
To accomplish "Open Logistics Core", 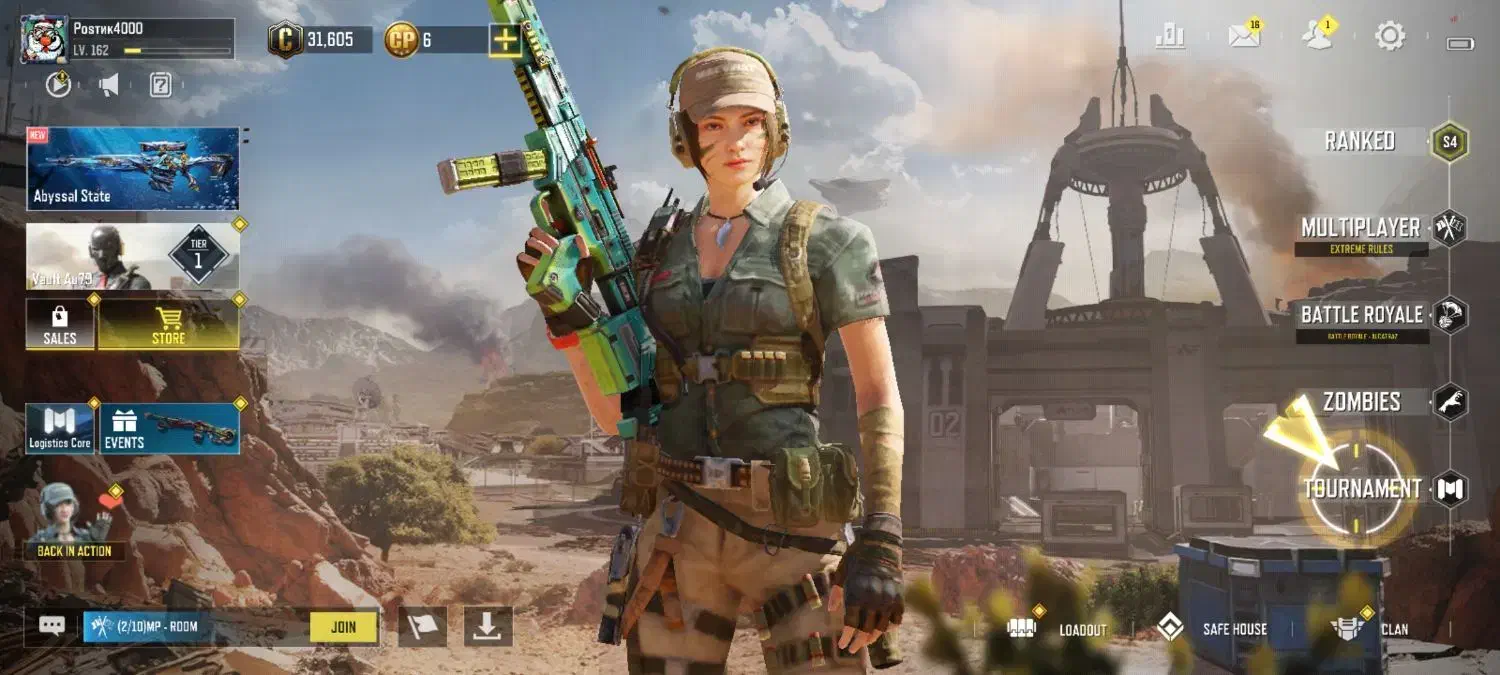I will pyautogui.click(x=60, y=429).
